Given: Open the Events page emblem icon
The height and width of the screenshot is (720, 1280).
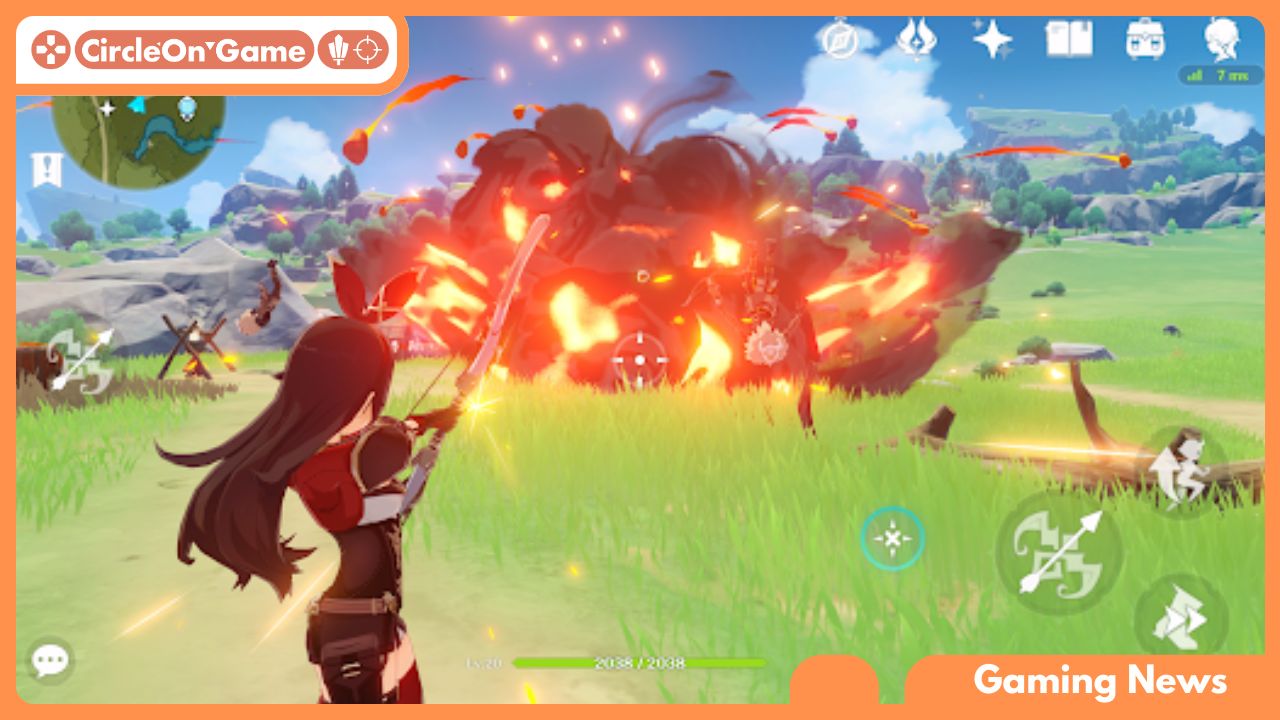Looking at the screenshot, I should coord(918,40).
